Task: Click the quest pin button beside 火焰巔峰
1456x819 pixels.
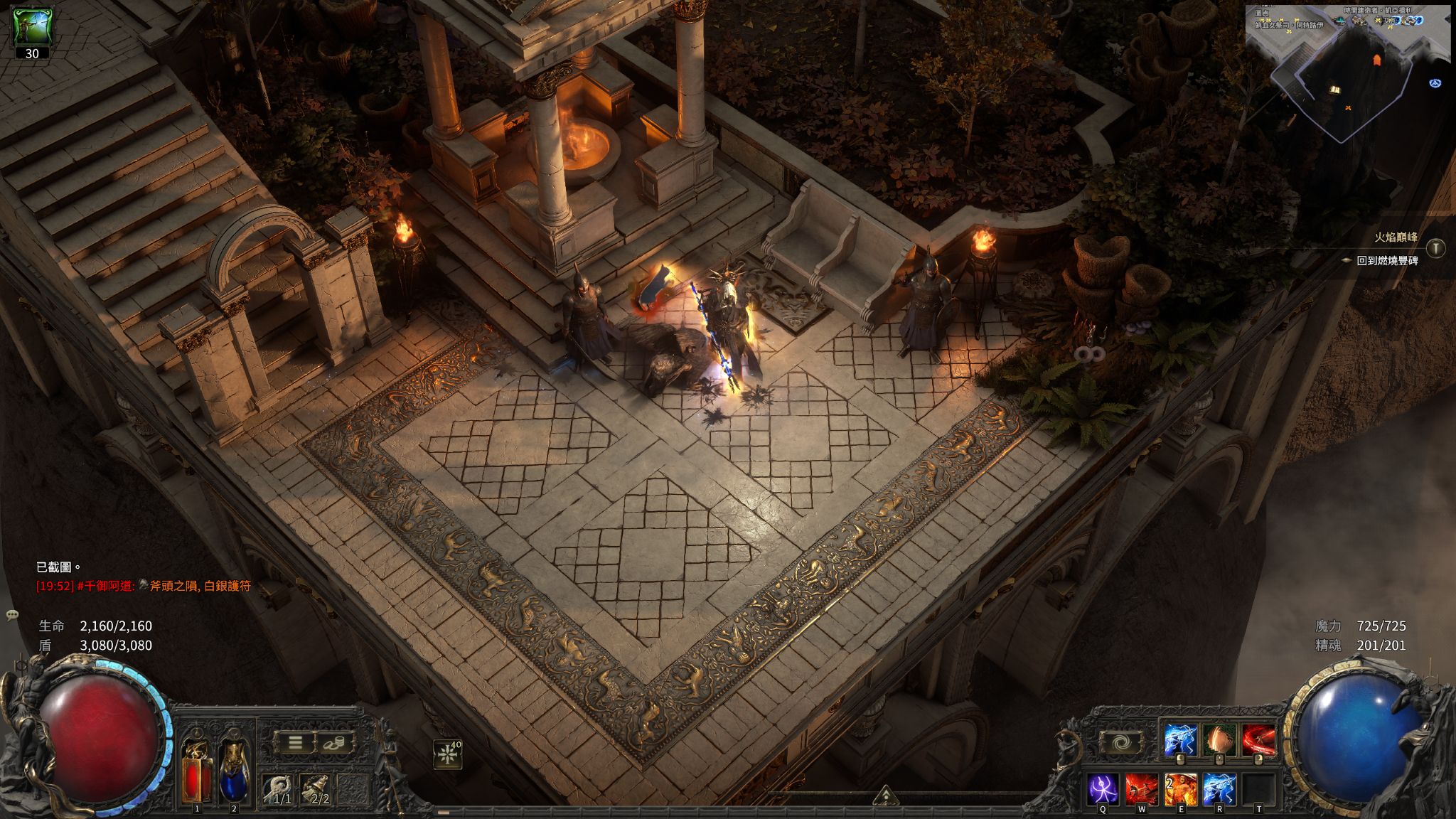Action: 1436,247
